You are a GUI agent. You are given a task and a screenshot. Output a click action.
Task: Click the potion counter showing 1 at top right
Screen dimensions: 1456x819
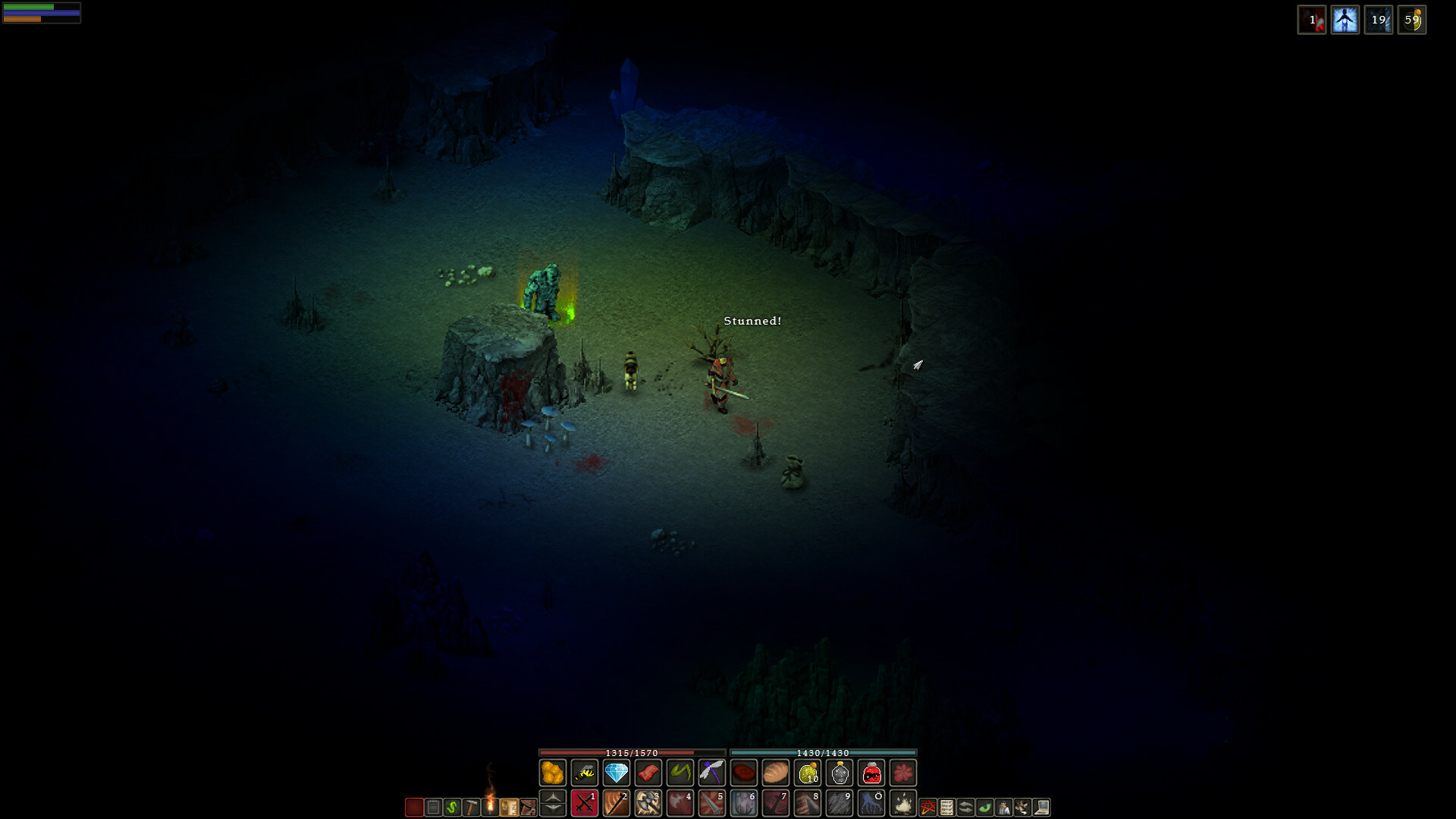tap(1313, 20)
